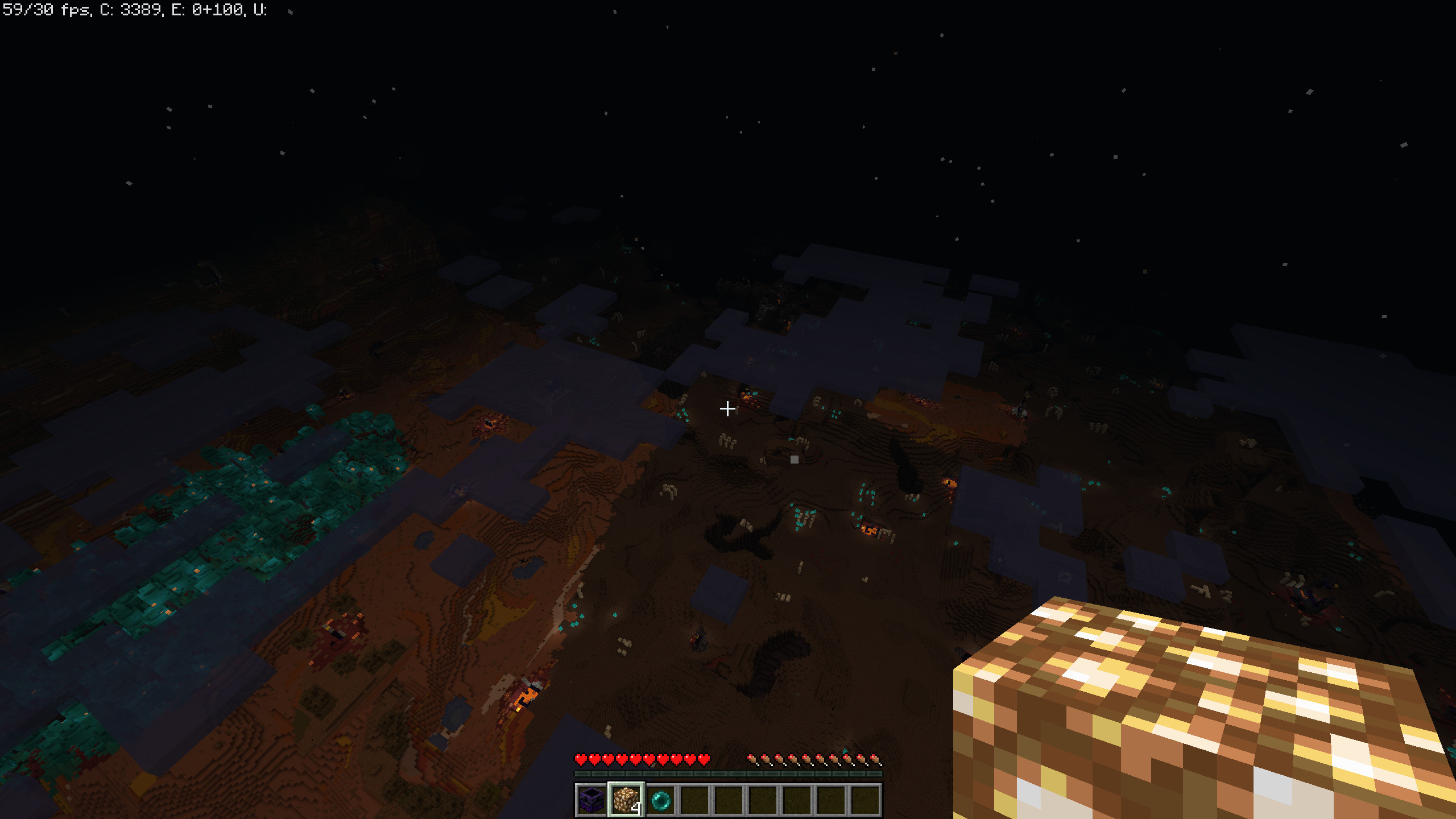Click the crosshair at screen center

(728, 409)
